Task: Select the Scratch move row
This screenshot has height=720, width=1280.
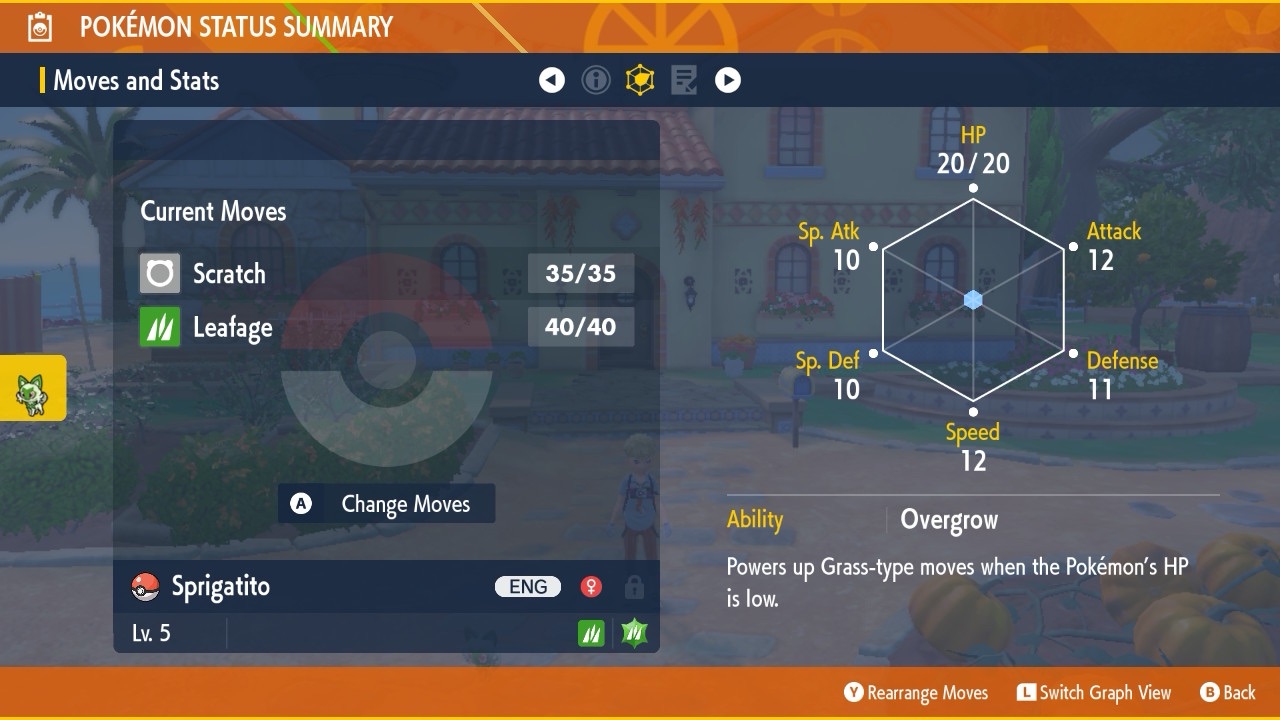Action: coord(386,273)
